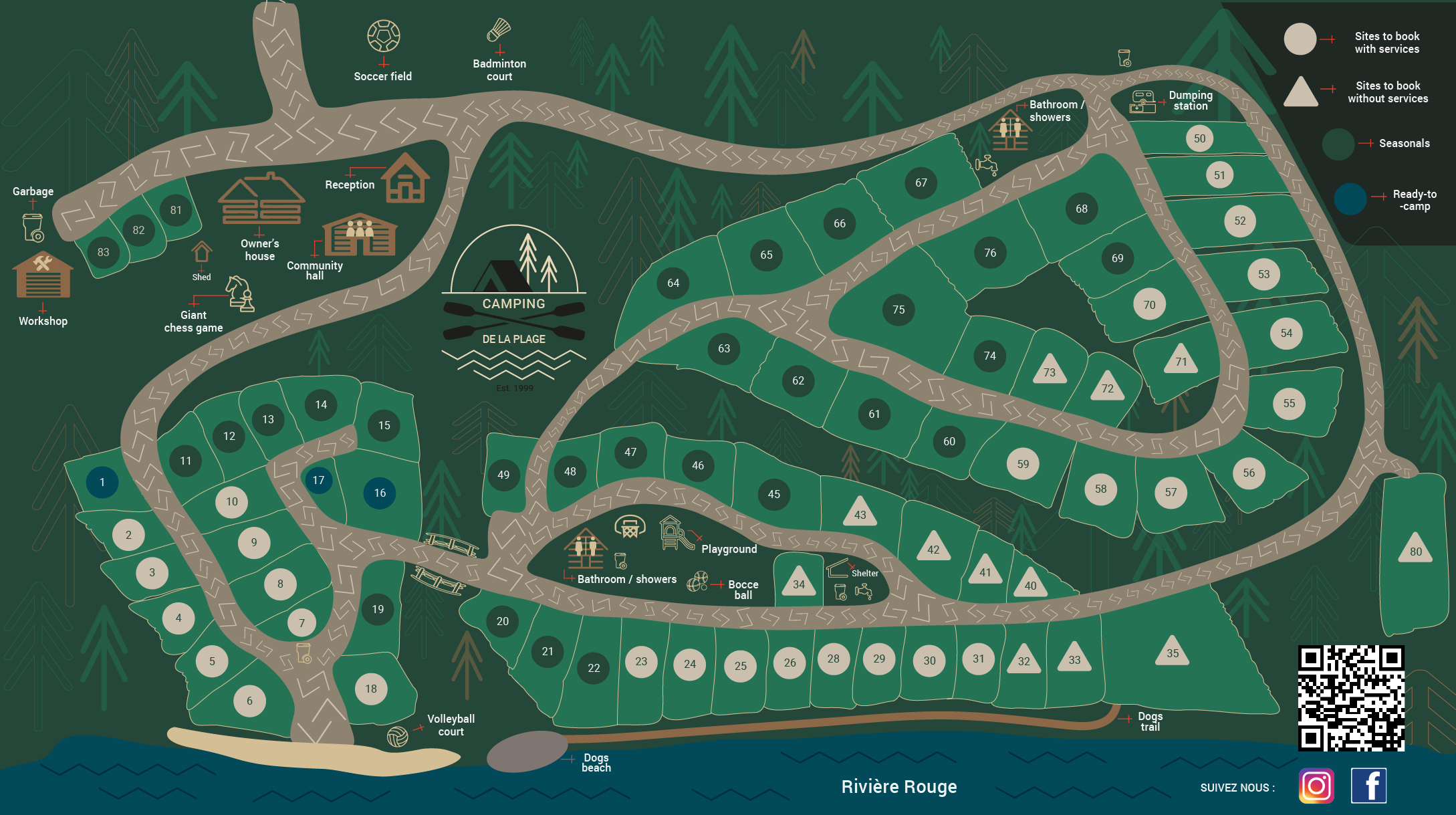Viewport: 1456px width, 815px height.
Task: Pick site 23 marker
Action: (641, 661)
